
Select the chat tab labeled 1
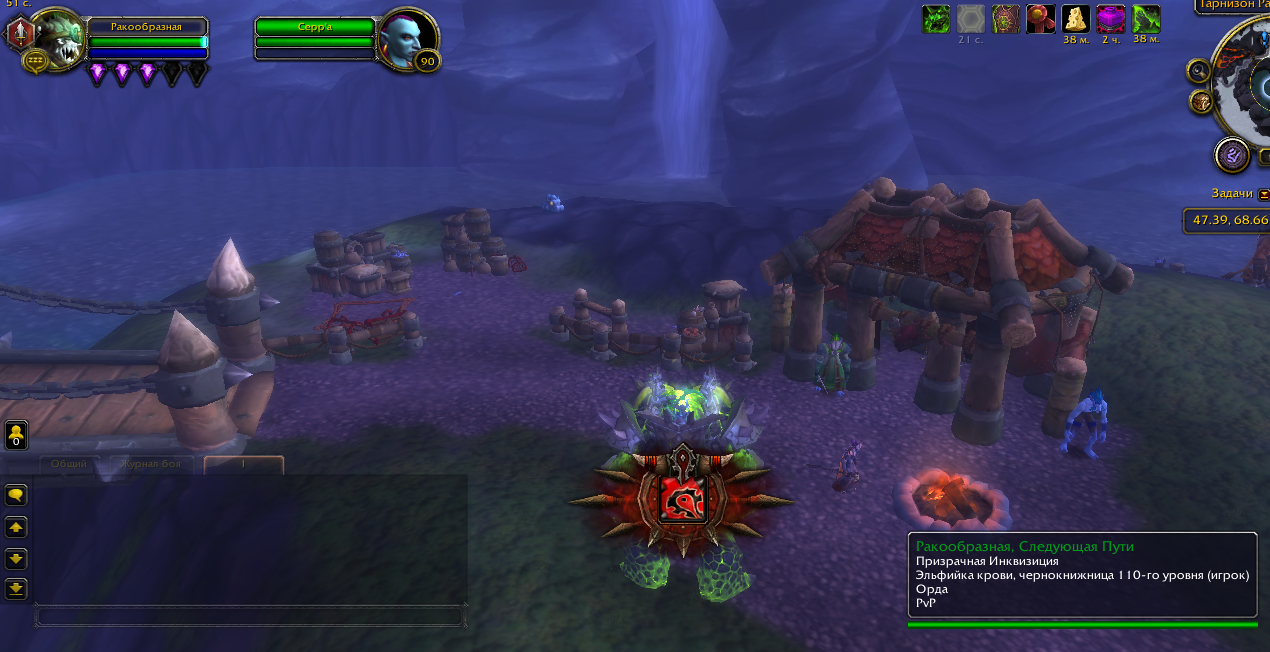[x=243, y=464]
